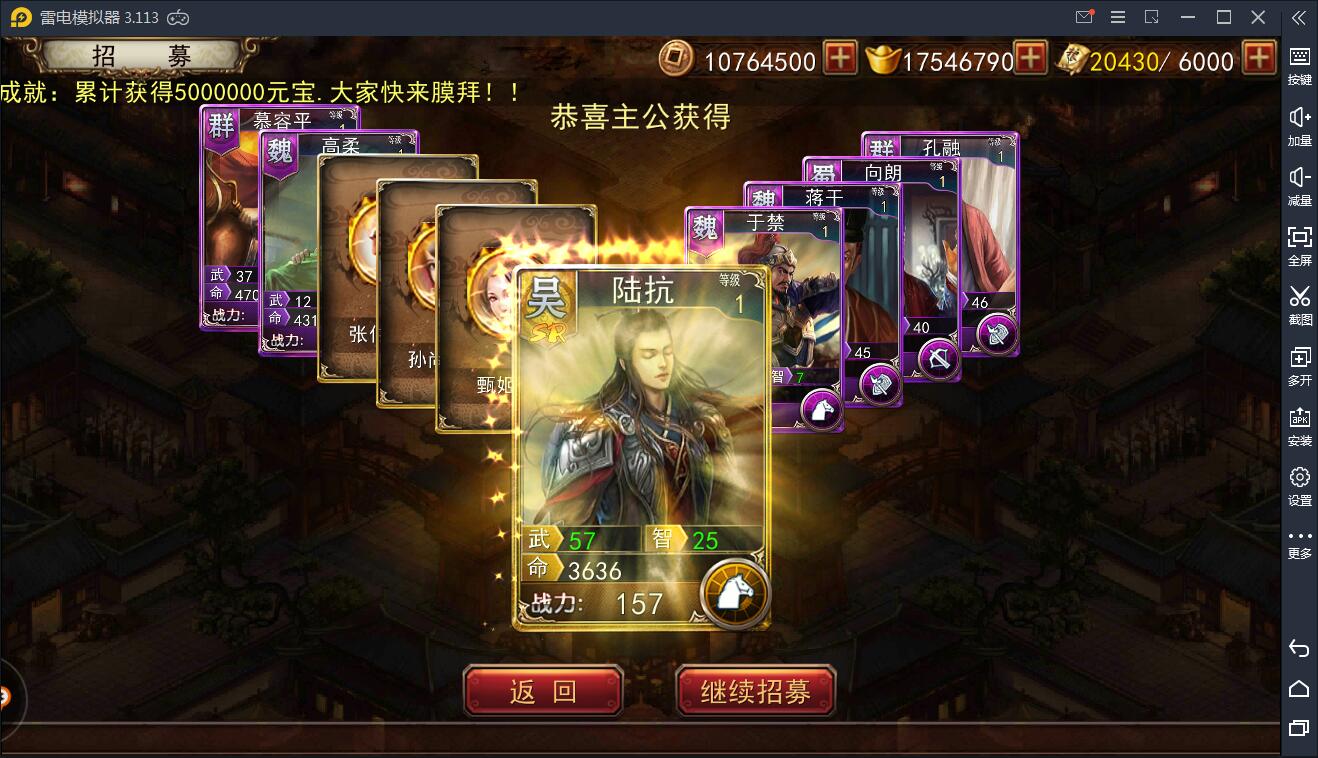Open 按键 keyboard mapping tool
The image size is (1318, 758).
(1299, 60)
